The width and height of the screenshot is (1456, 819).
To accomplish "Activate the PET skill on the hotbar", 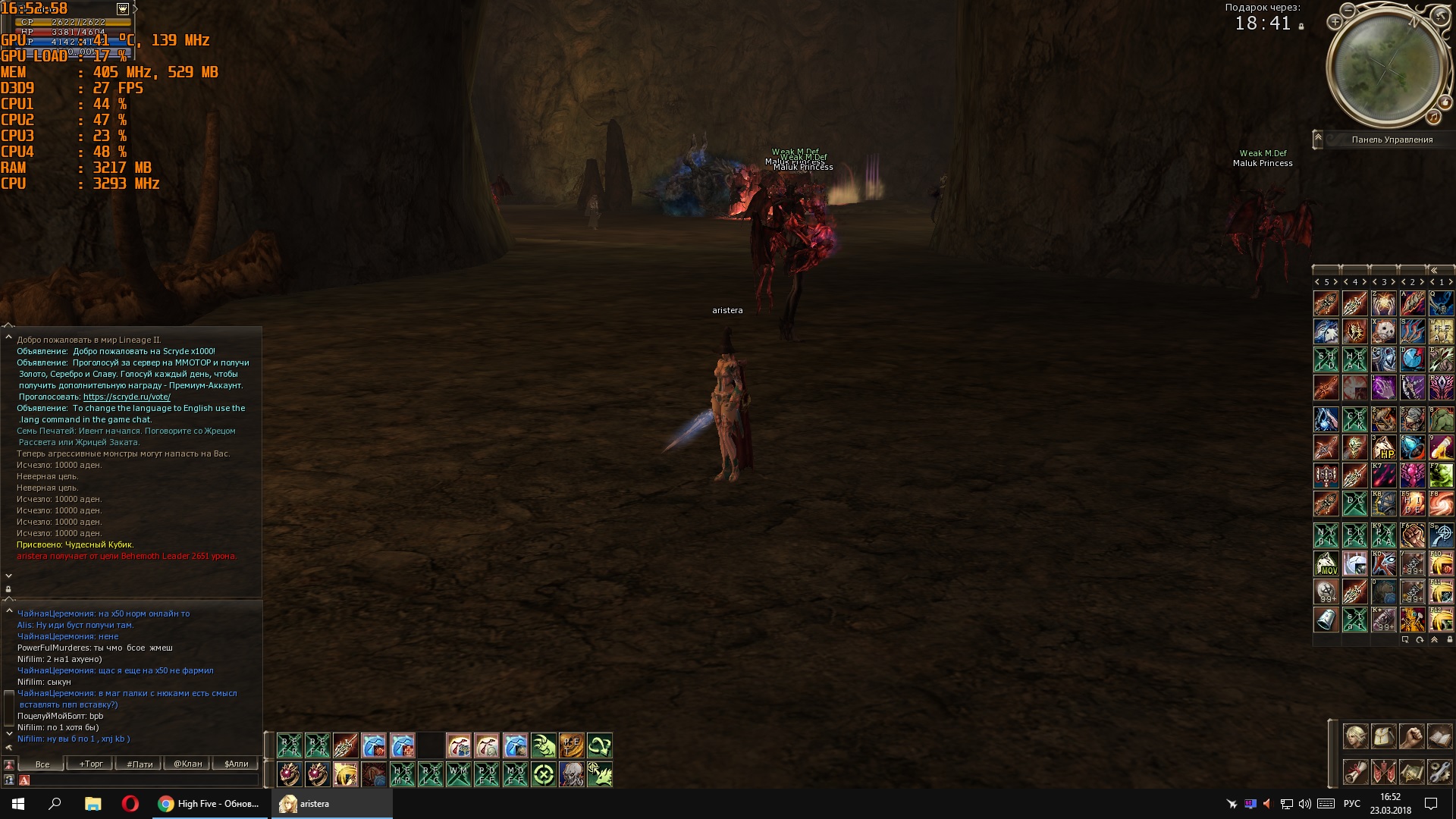I will tap(571, 746).
